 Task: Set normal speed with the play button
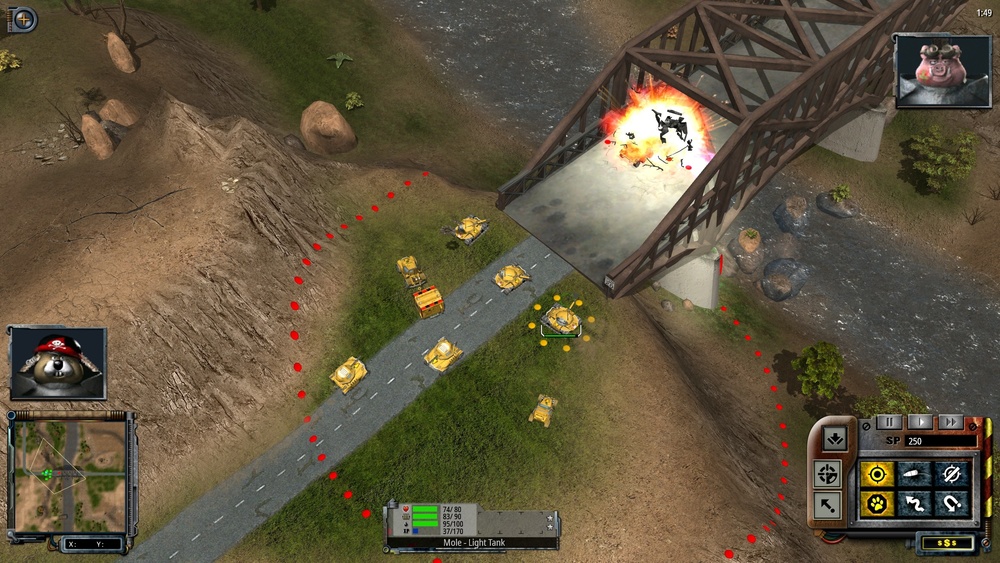point(918,422)
